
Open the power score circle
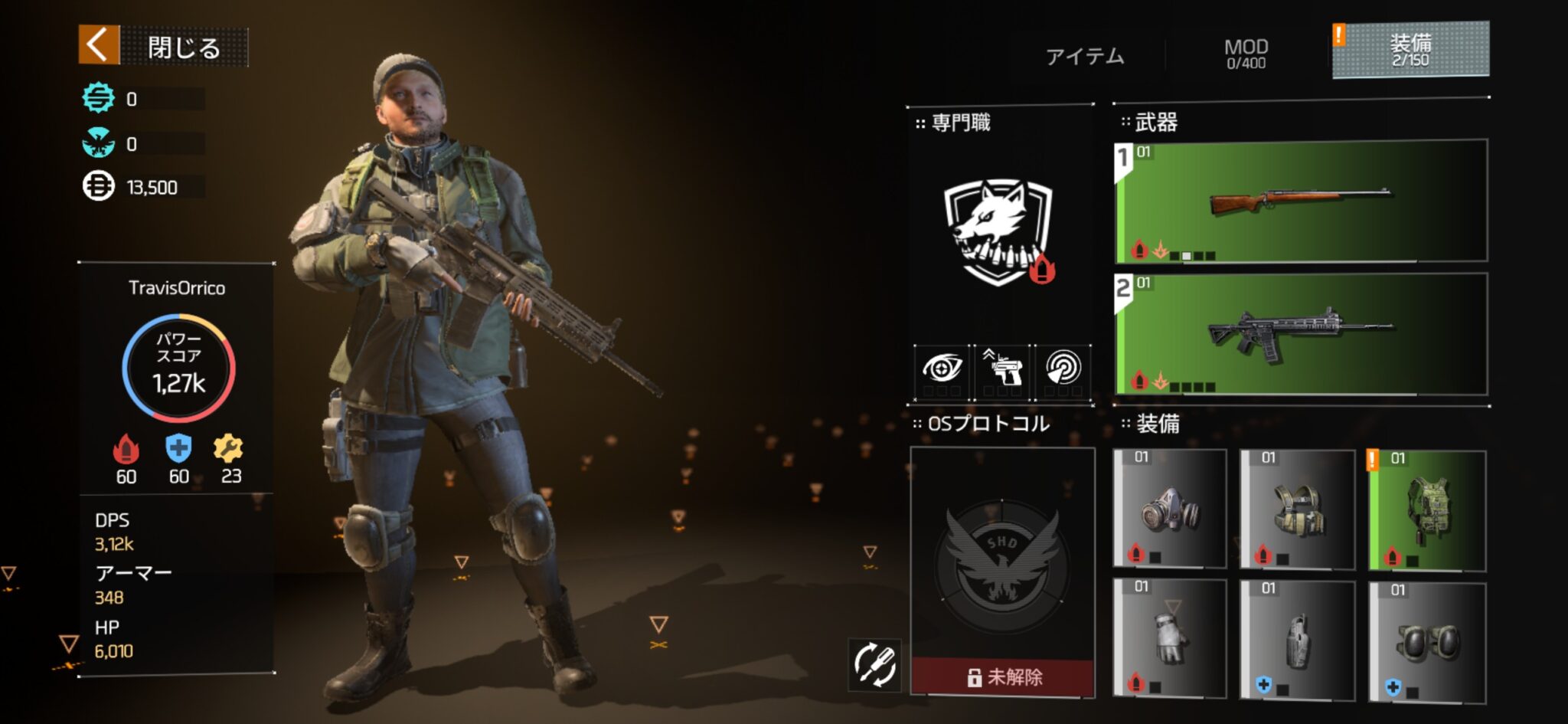click(x=178, y=368)
